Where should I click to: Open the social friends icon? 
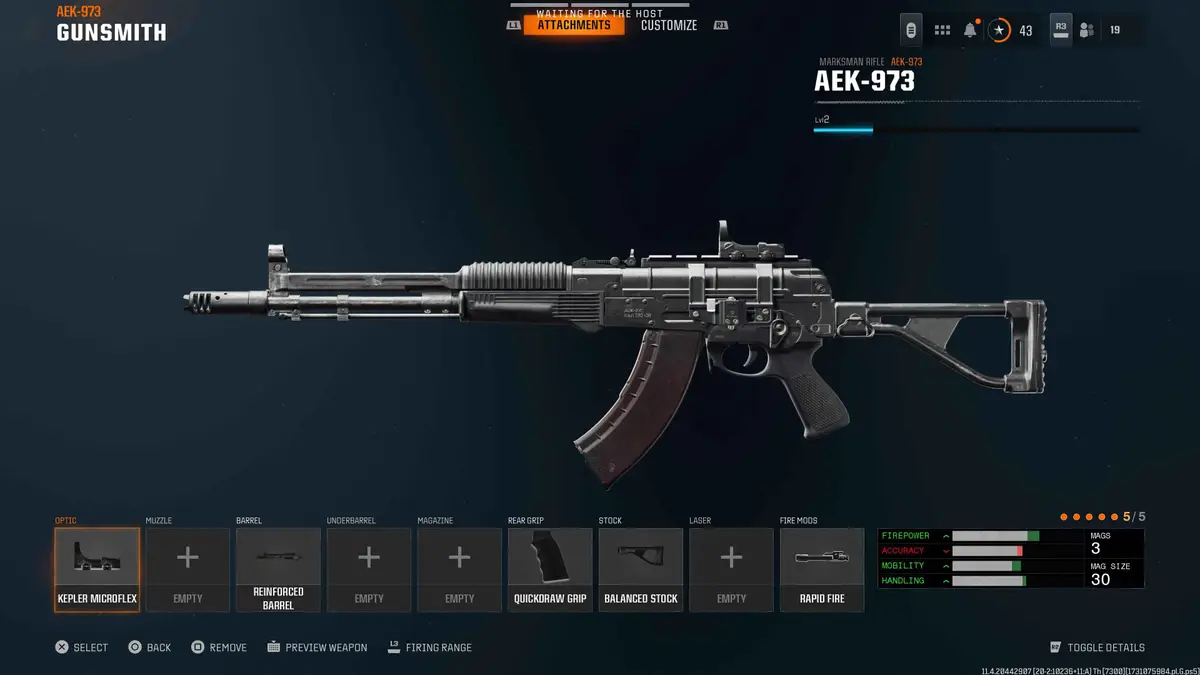(1087, 30)
